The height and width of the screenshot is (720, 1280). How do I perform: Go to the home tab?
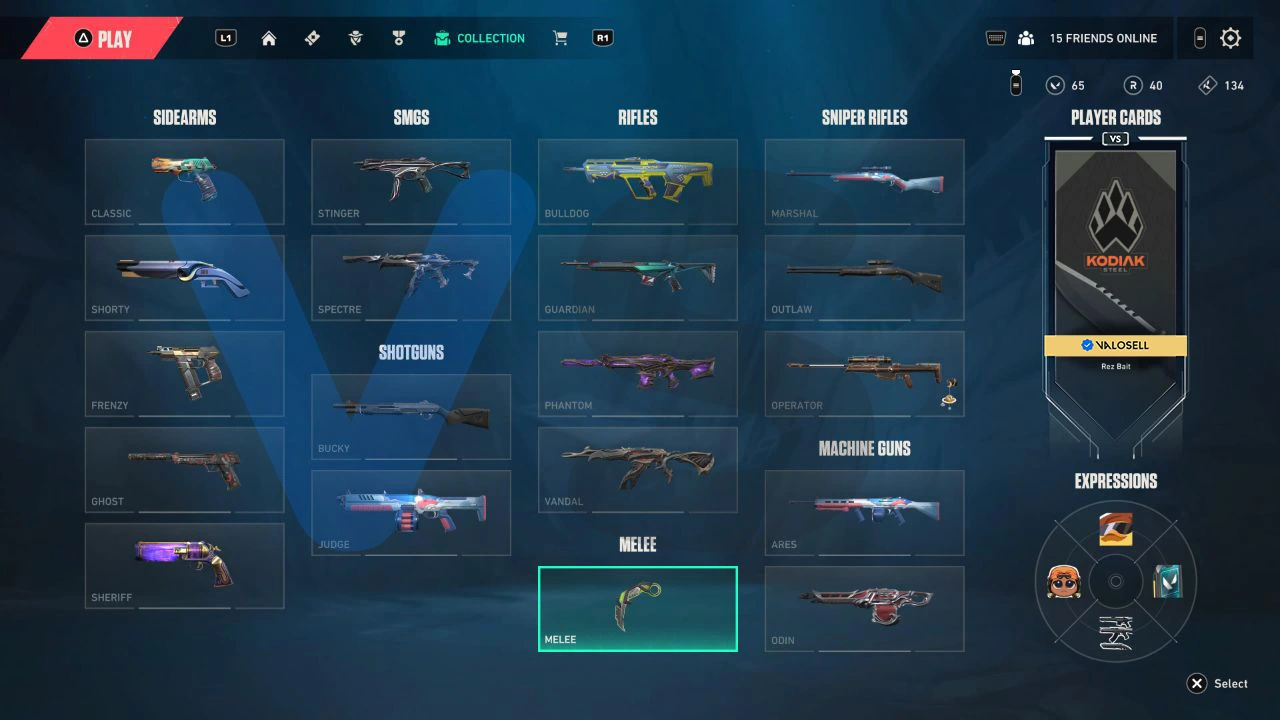click(x=269, y=38)
